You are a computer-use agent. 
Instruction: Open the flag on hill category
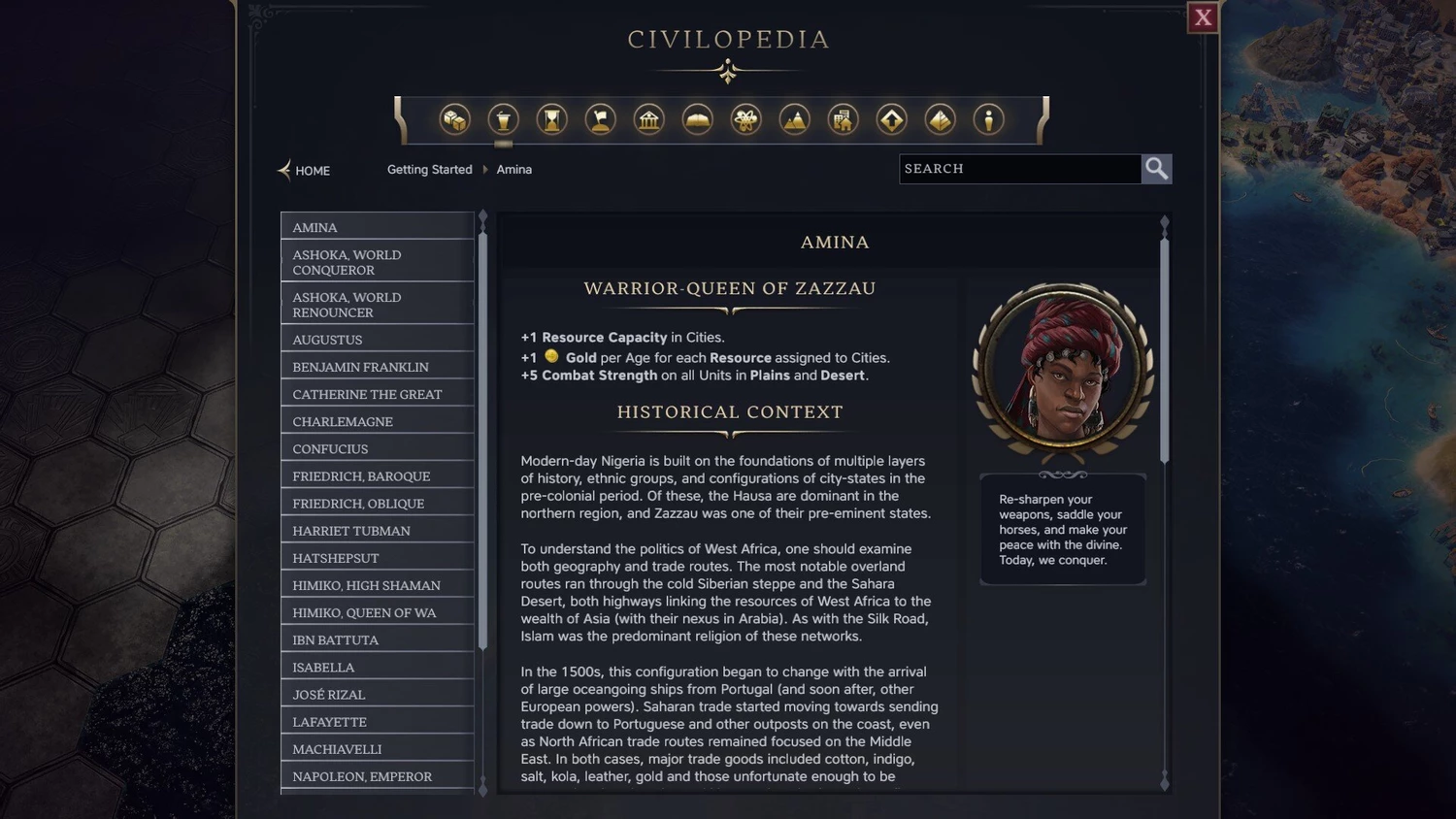(x=600, y=120)
